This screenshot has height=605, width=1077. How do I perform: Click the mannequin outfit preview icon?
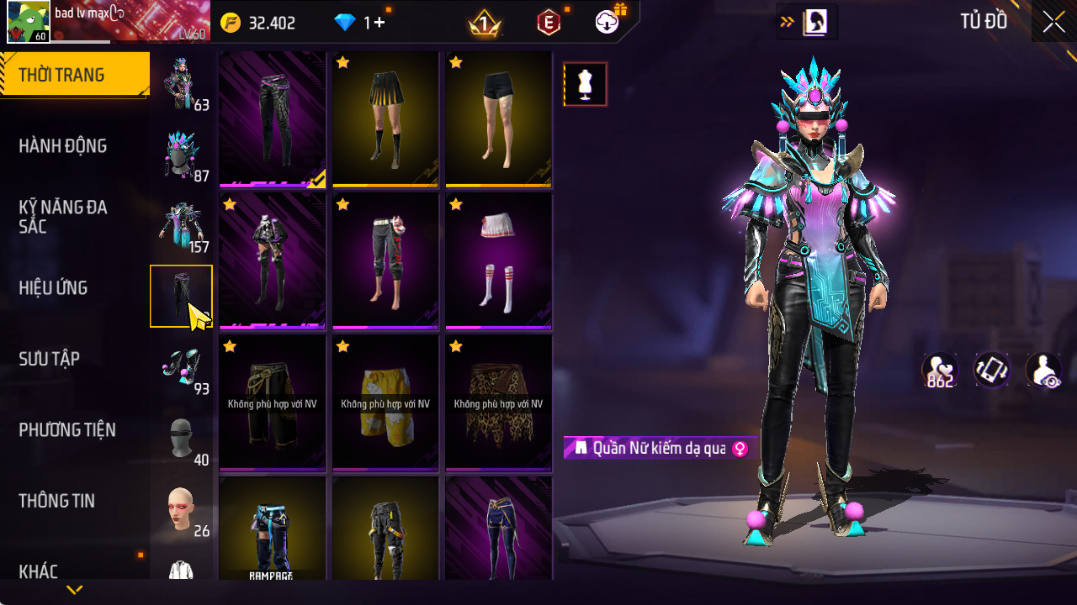(585, 85)
